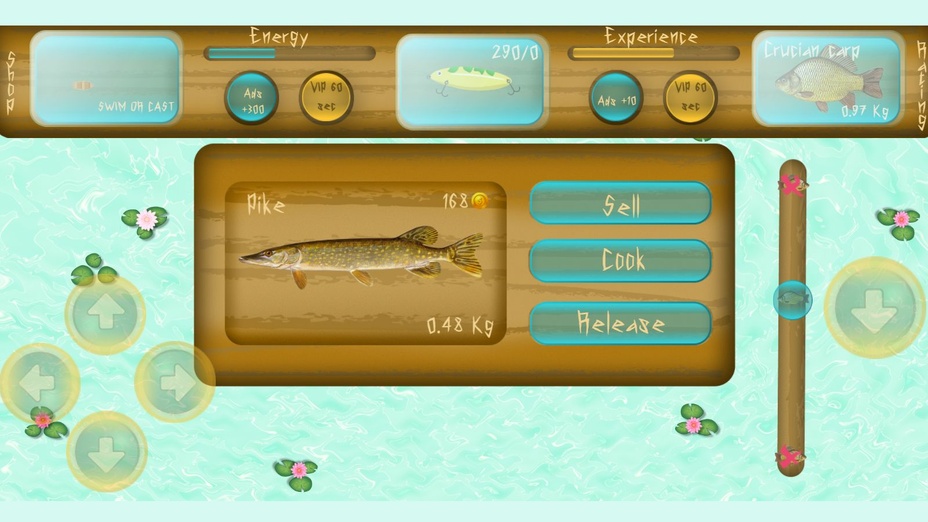Viewport: 928px width, 522px height.
Task: Steer left with the left arrow
Action: 39,382
